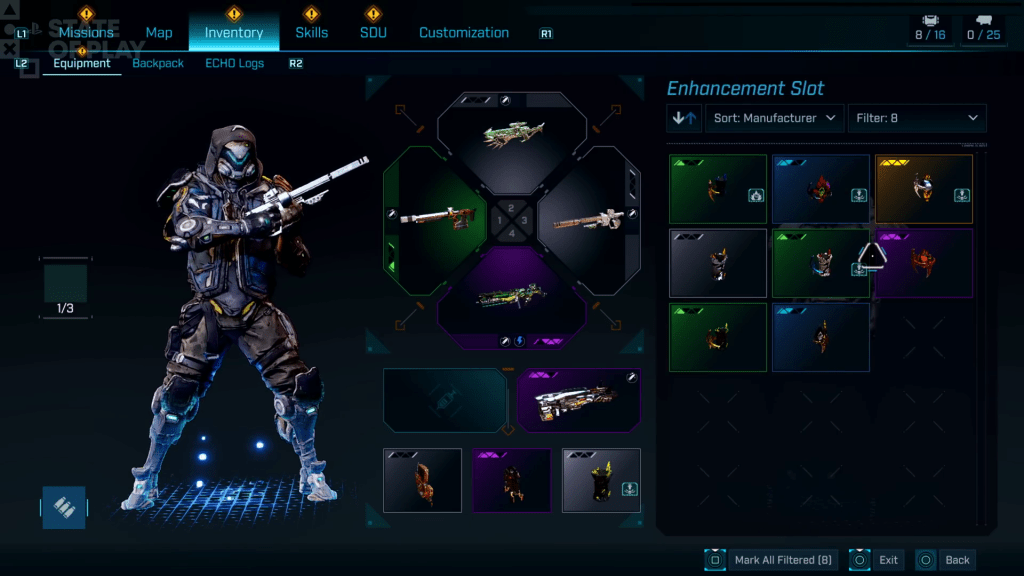Choose the gold-bordered enhancement item

click(924, 189)
